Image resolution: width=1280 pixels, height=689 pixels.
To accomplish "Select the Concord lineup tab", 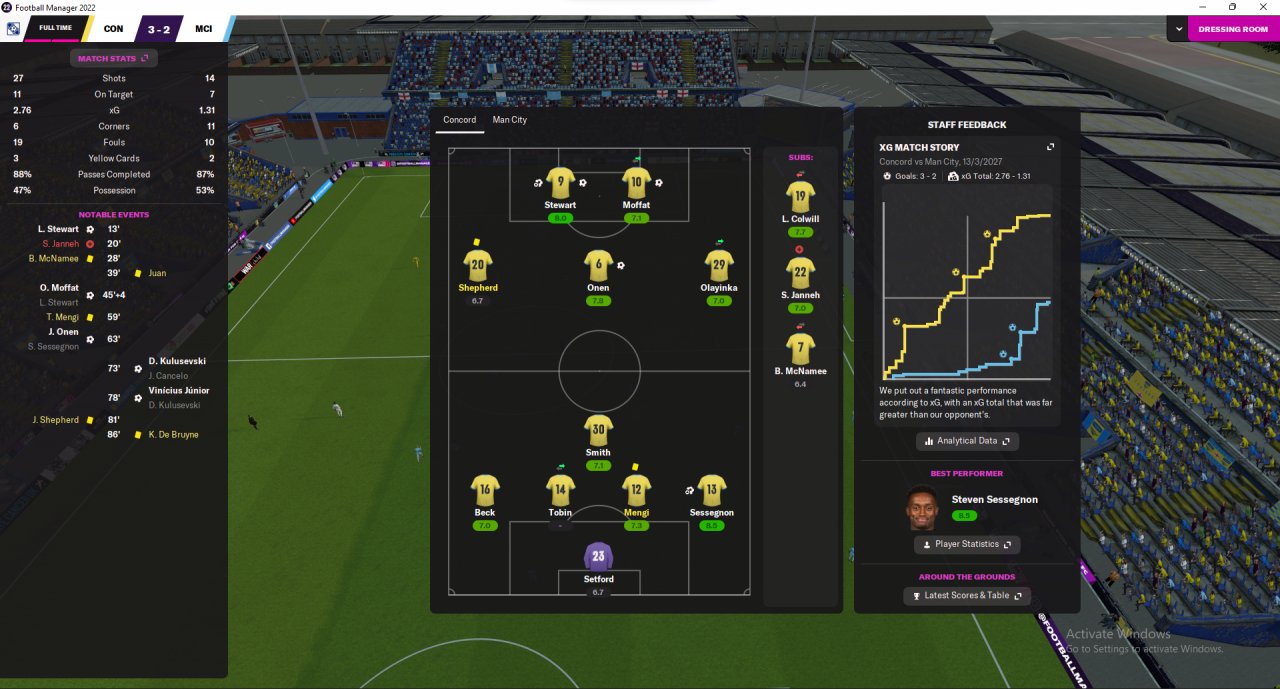I will [x=460, y=120].
